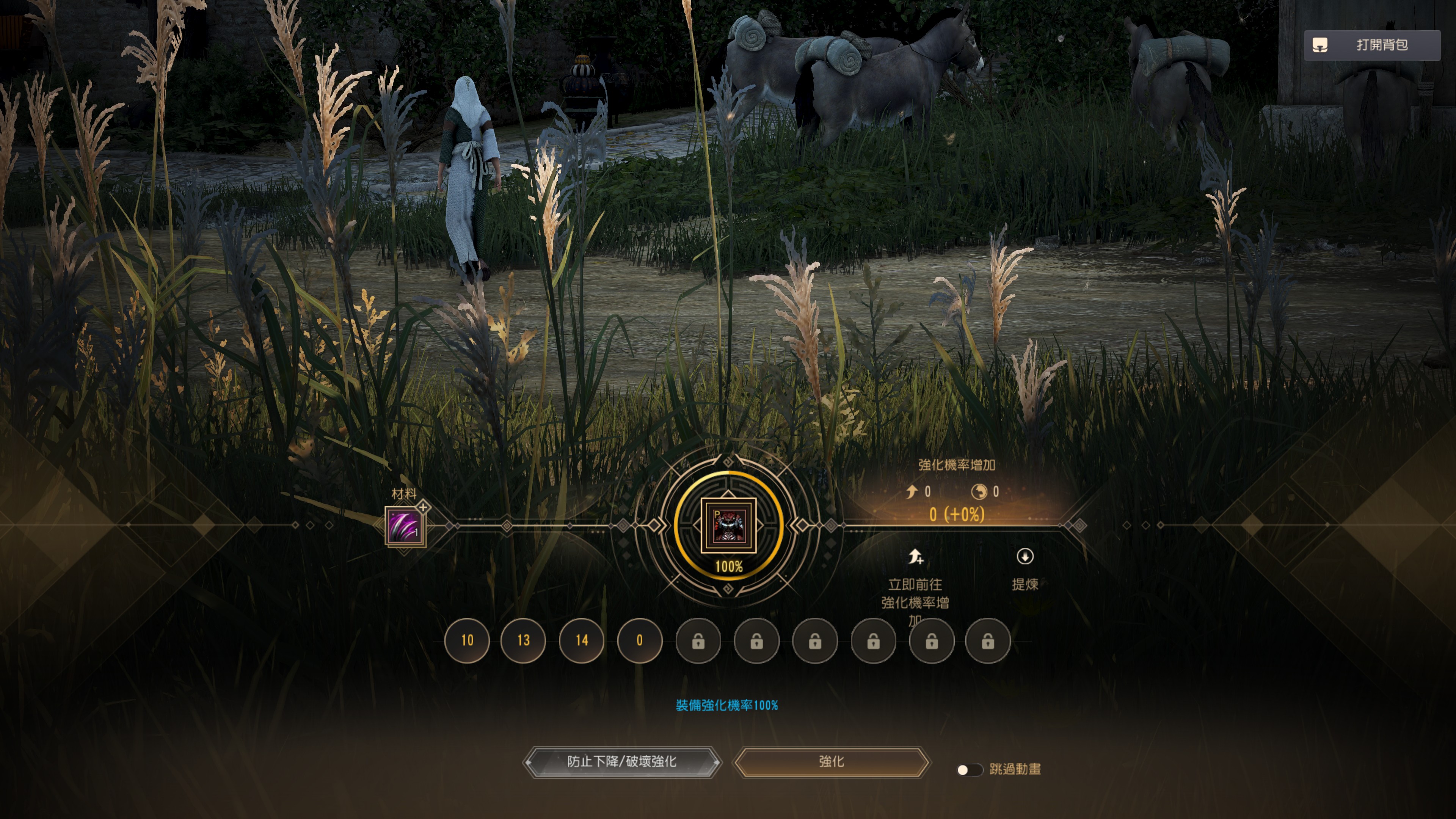The height and width of the screenshot is (819, 1456).
Task: Choose the failstack slot showing 13
Action: coord(523,640)
